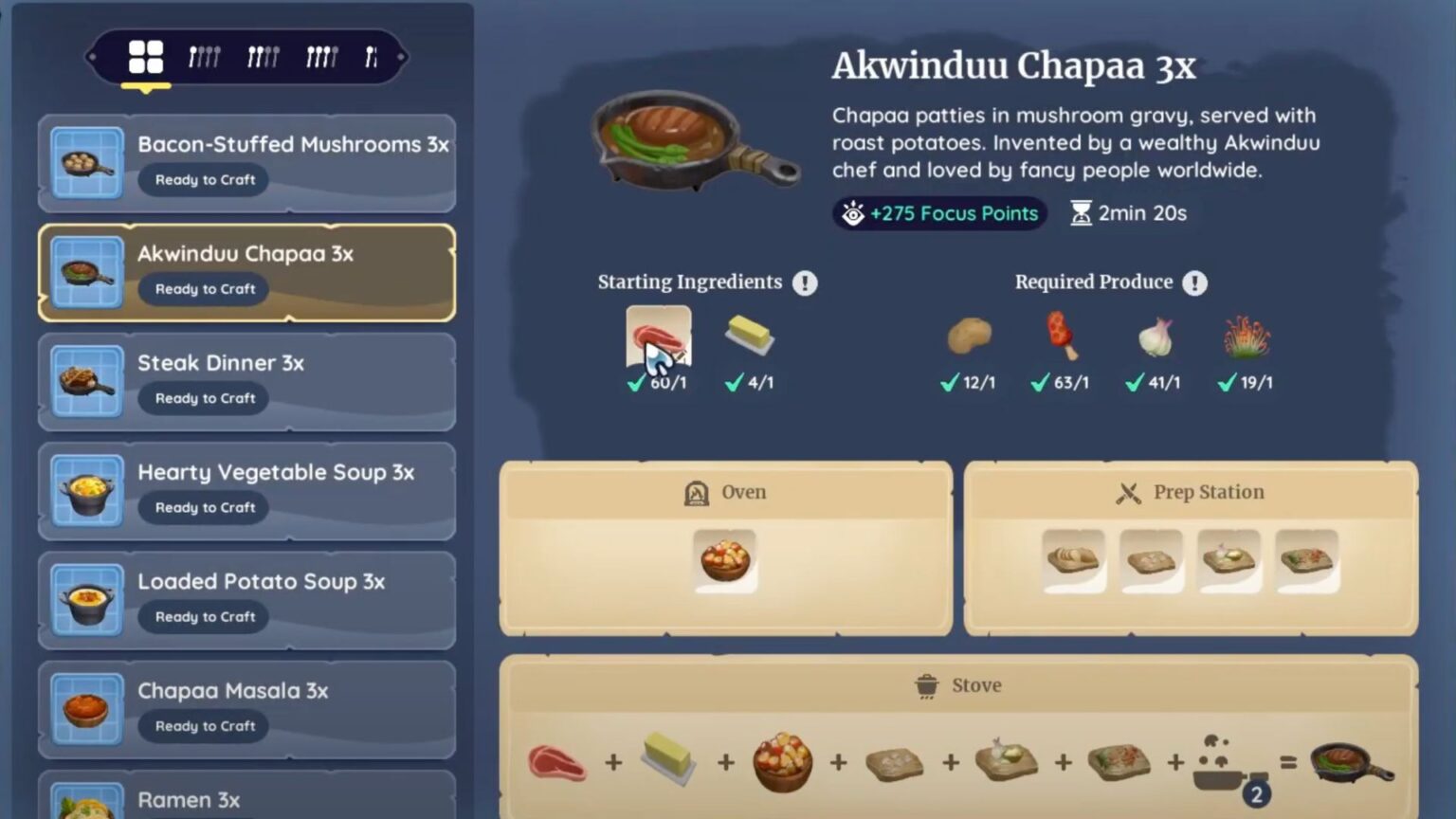Click the Oven station flame icon

(695, 492)
